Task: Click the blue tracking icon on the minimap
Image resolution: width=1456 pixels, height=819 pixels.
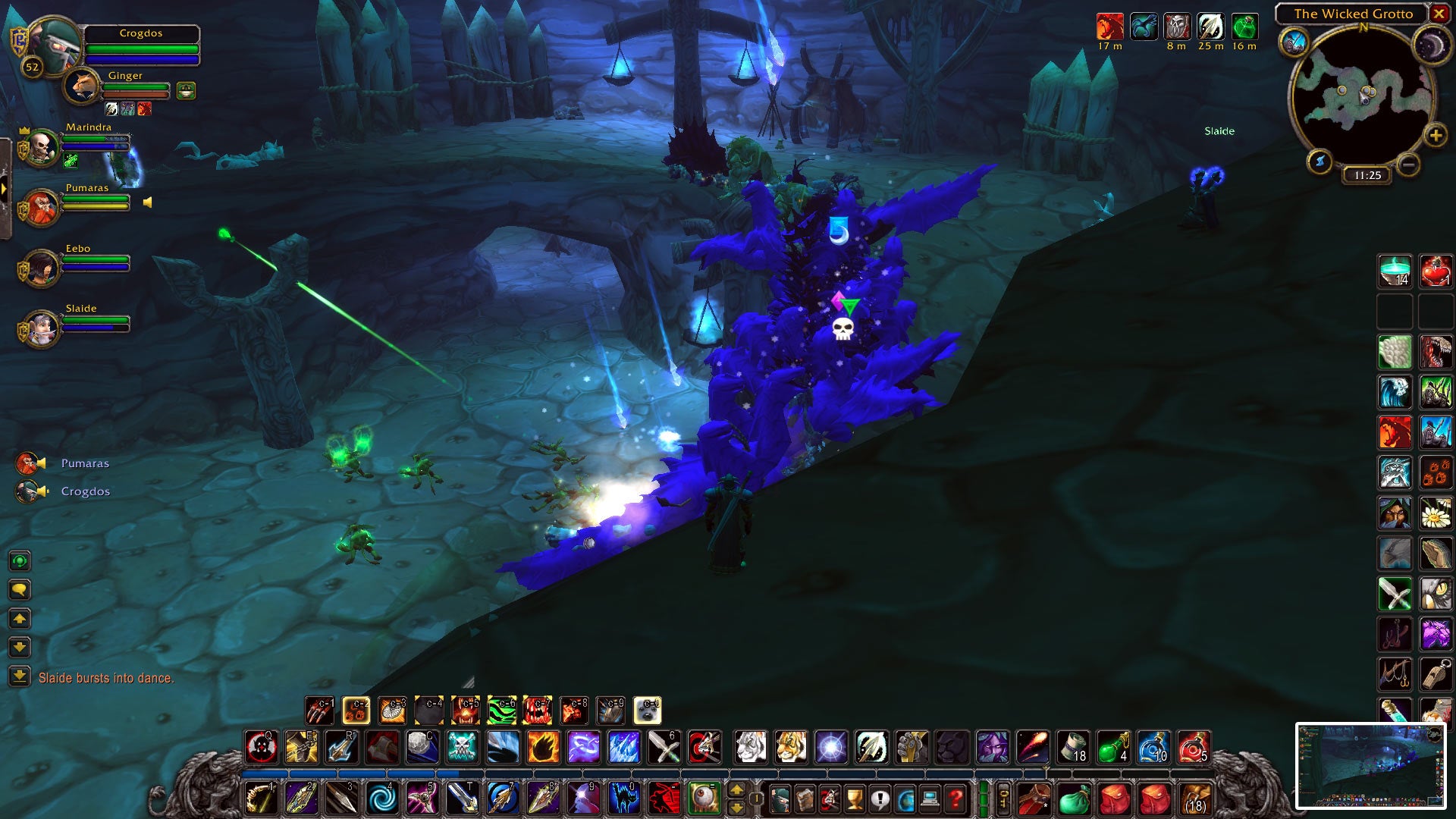Action: (x=1294, y=41)
